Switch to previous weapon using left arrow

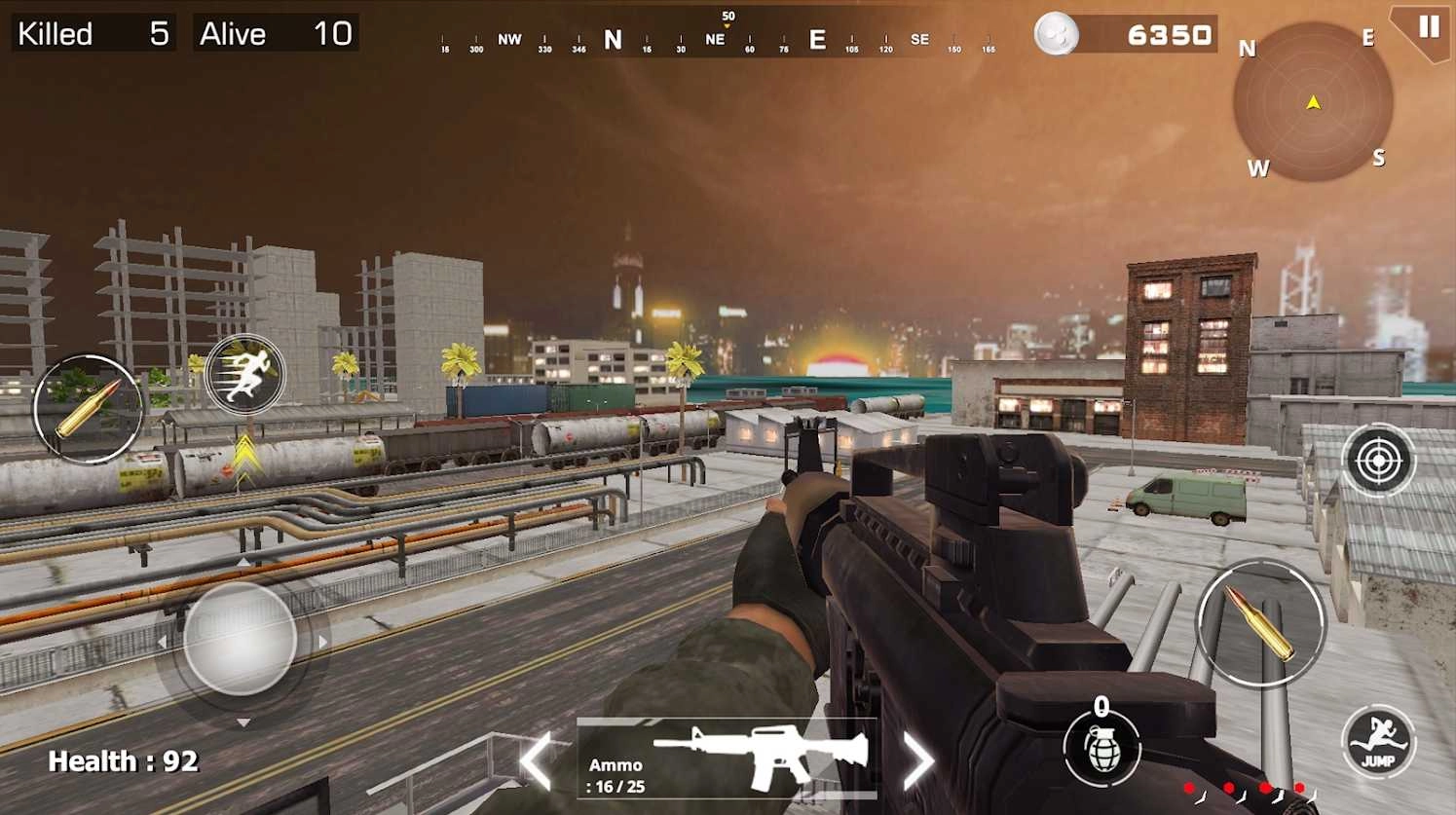coord(538,760)
